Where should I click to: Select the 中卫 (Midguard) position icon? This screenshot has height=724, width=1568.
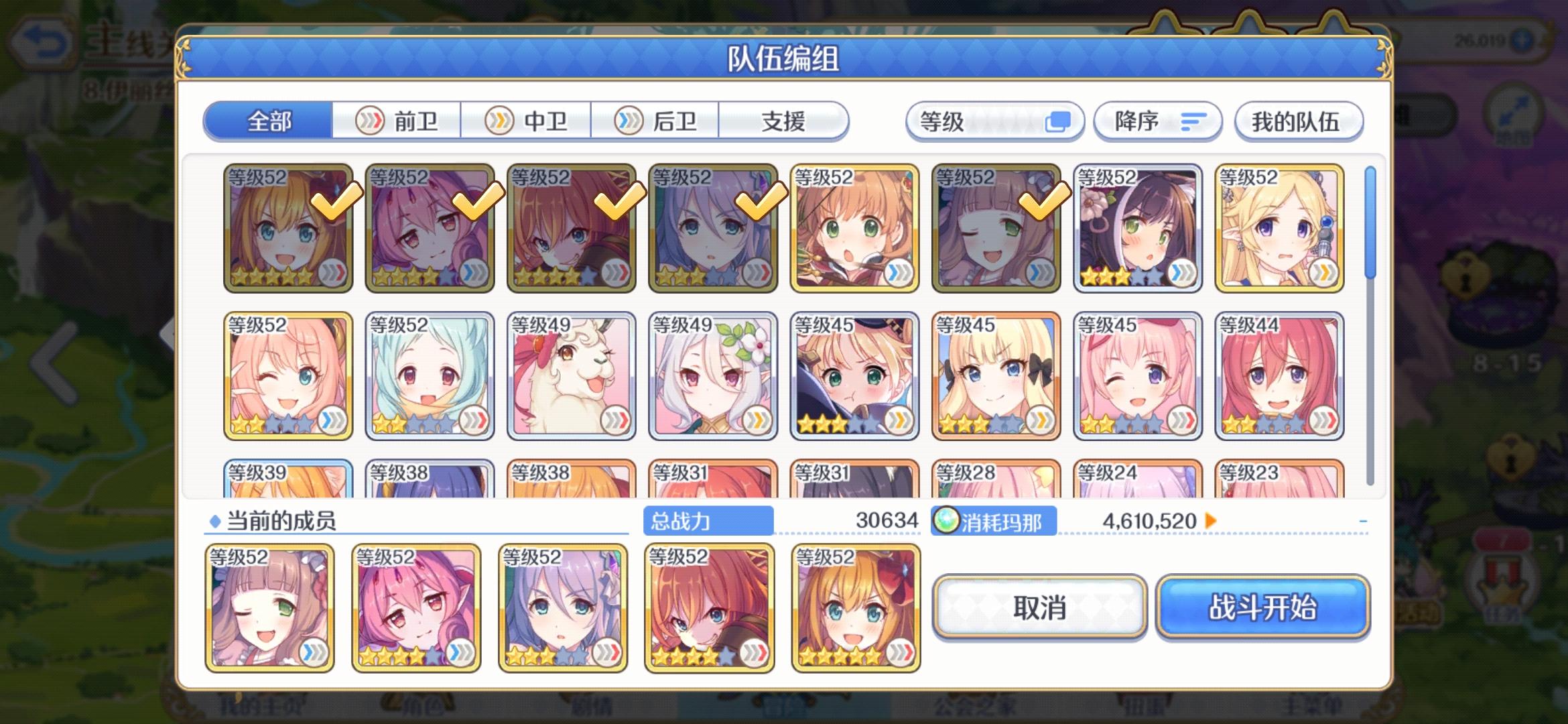499,121
